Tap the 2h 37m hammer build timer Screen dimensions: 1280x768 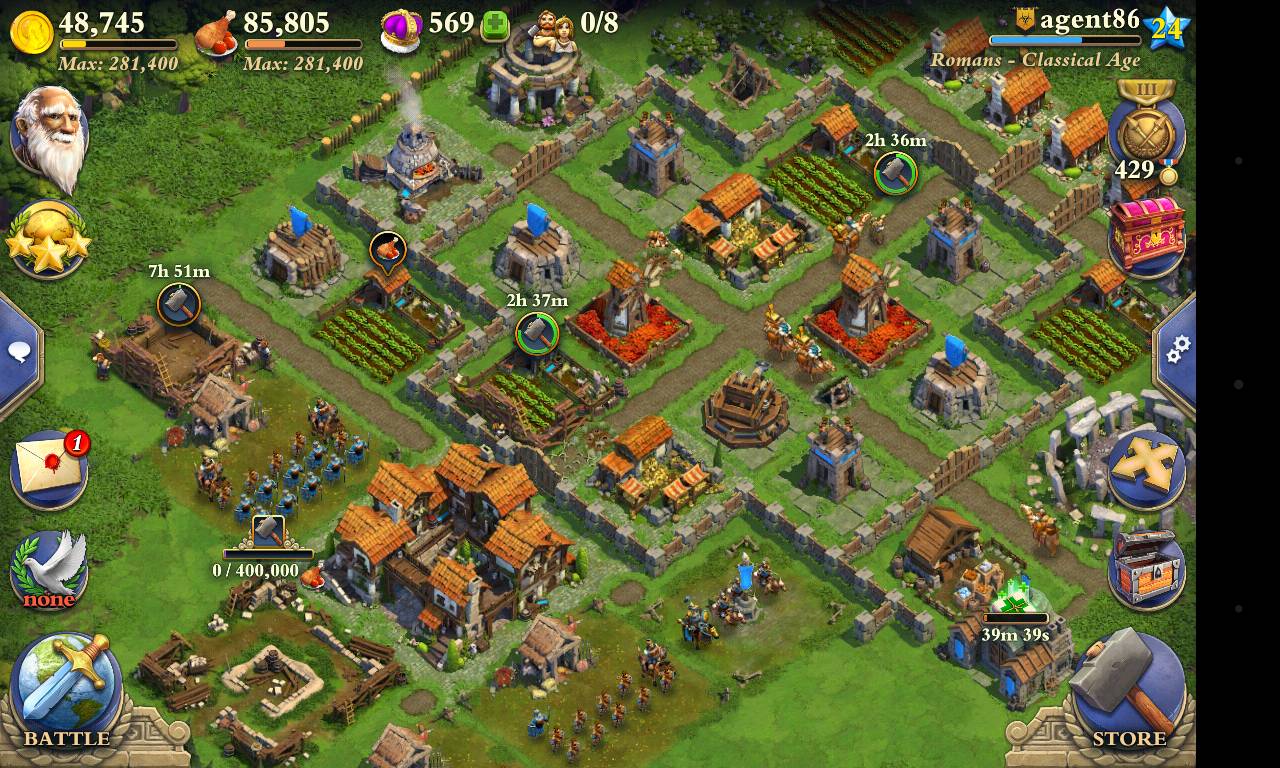tap(537, 333)
